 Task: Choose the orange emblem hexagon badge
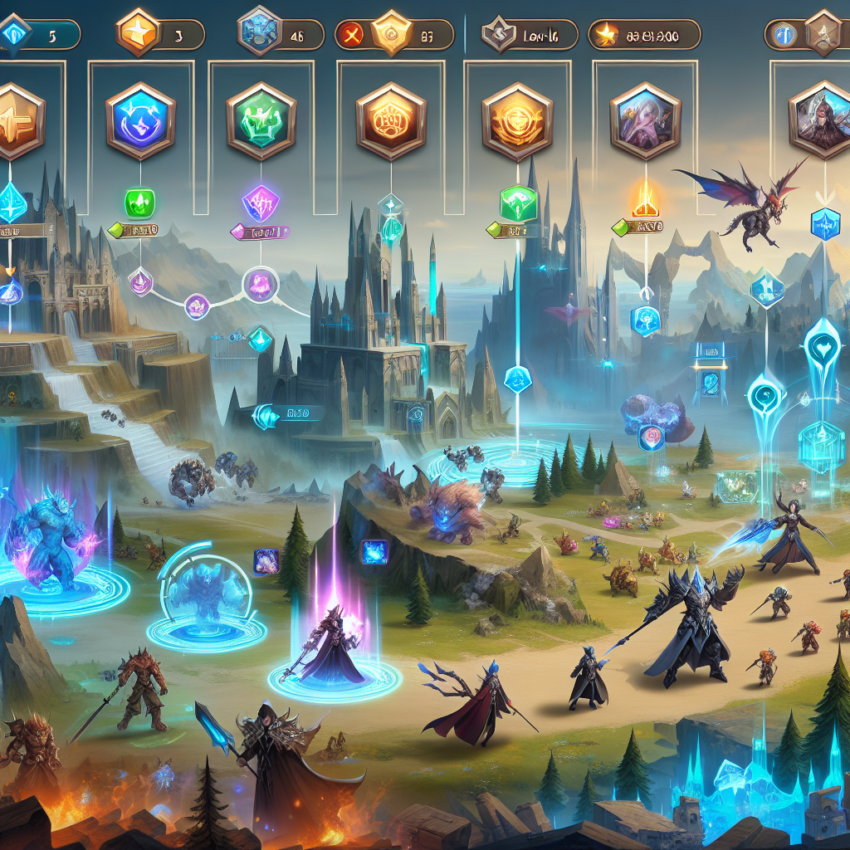[391, 122]
